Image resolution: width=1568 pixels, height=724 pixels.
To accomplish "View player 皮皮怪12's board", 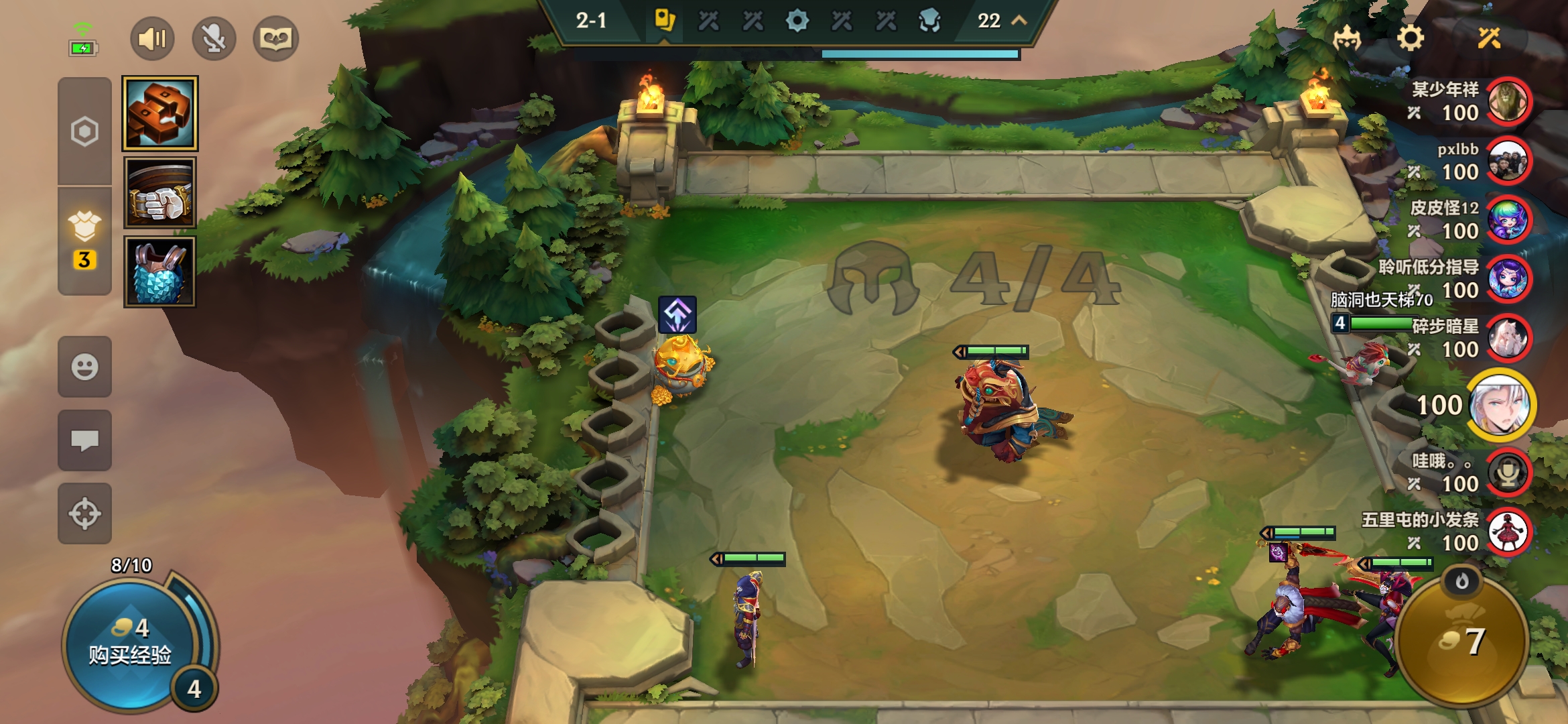I will tap(1508, 220).
